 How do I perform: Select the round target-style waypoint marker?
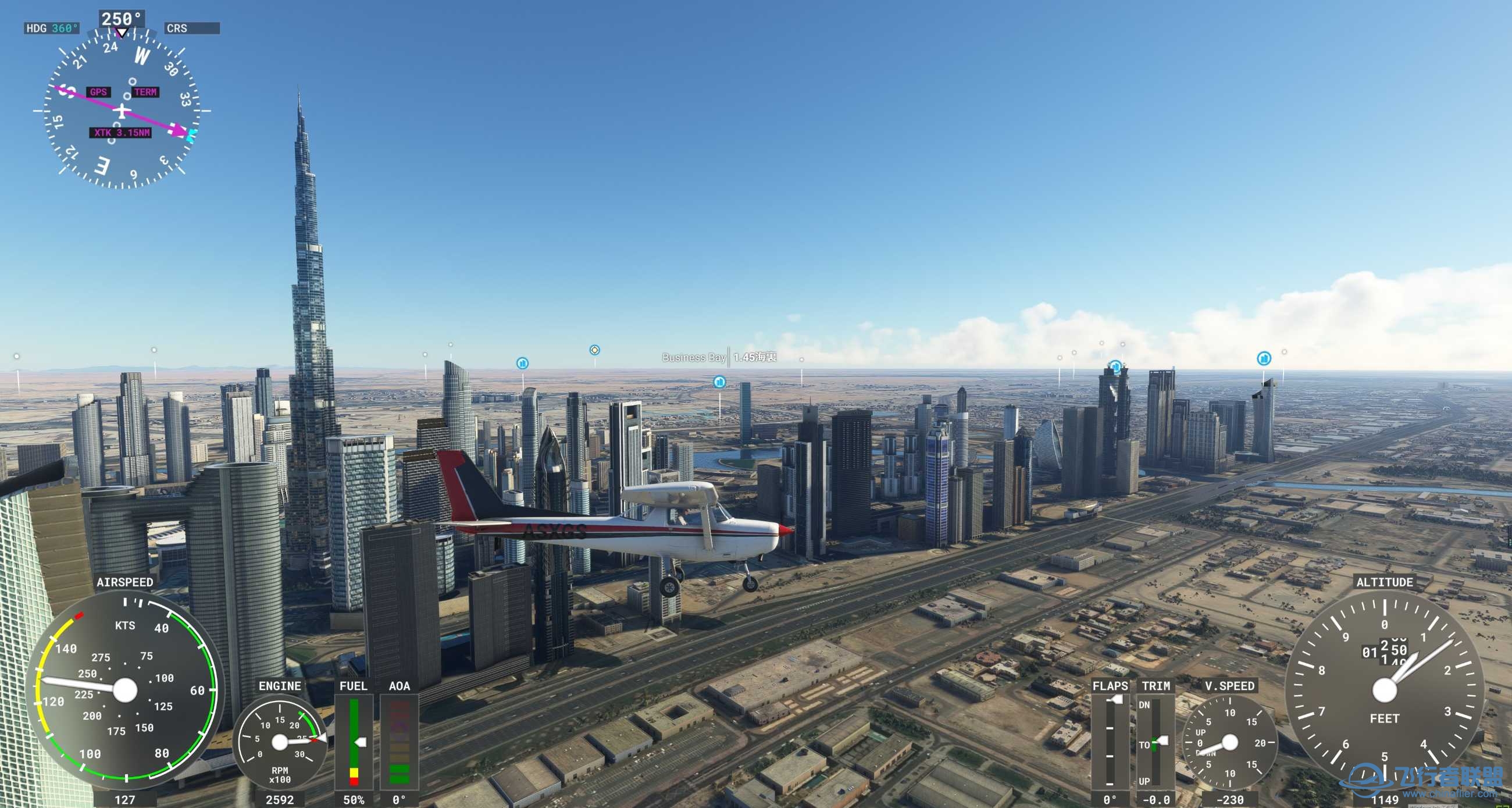[x=594, y=350]
